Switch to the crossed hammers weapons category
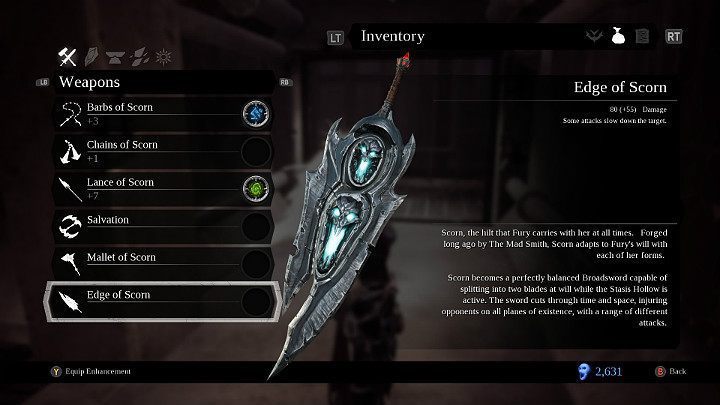Image resolution: width=720 pixels, height=405 pixels. (x=69, y=54)
